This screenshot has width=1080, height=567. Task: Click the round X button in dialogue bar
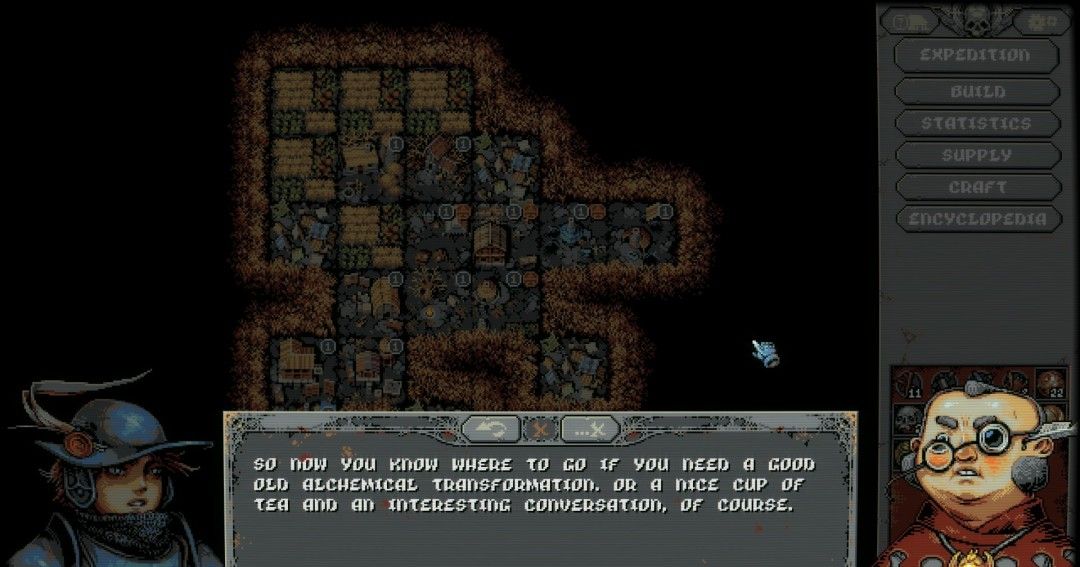click(x=541, y=429)
